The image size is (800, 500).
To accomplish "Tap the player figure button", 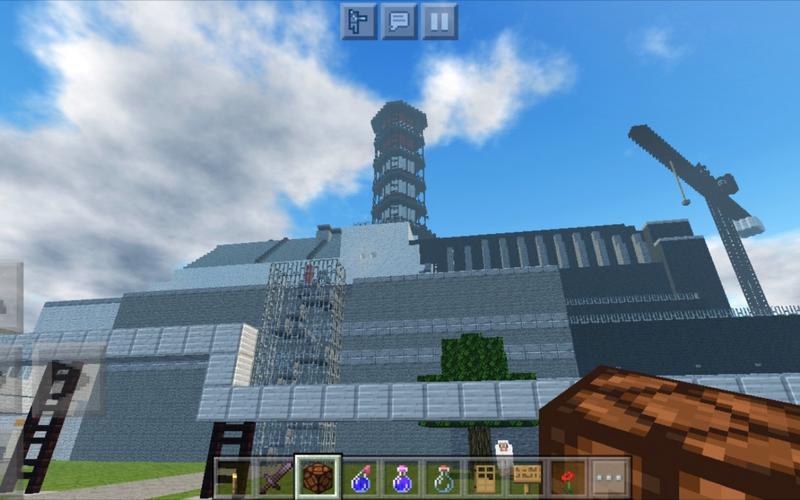I will point(359,21).
